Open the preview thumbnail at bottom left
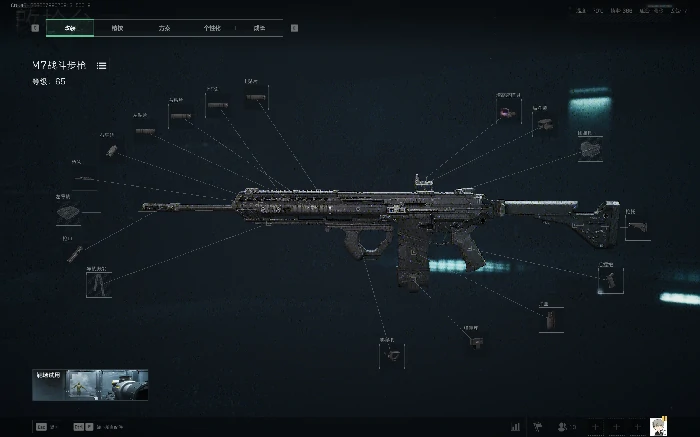 tap(90, 385)
